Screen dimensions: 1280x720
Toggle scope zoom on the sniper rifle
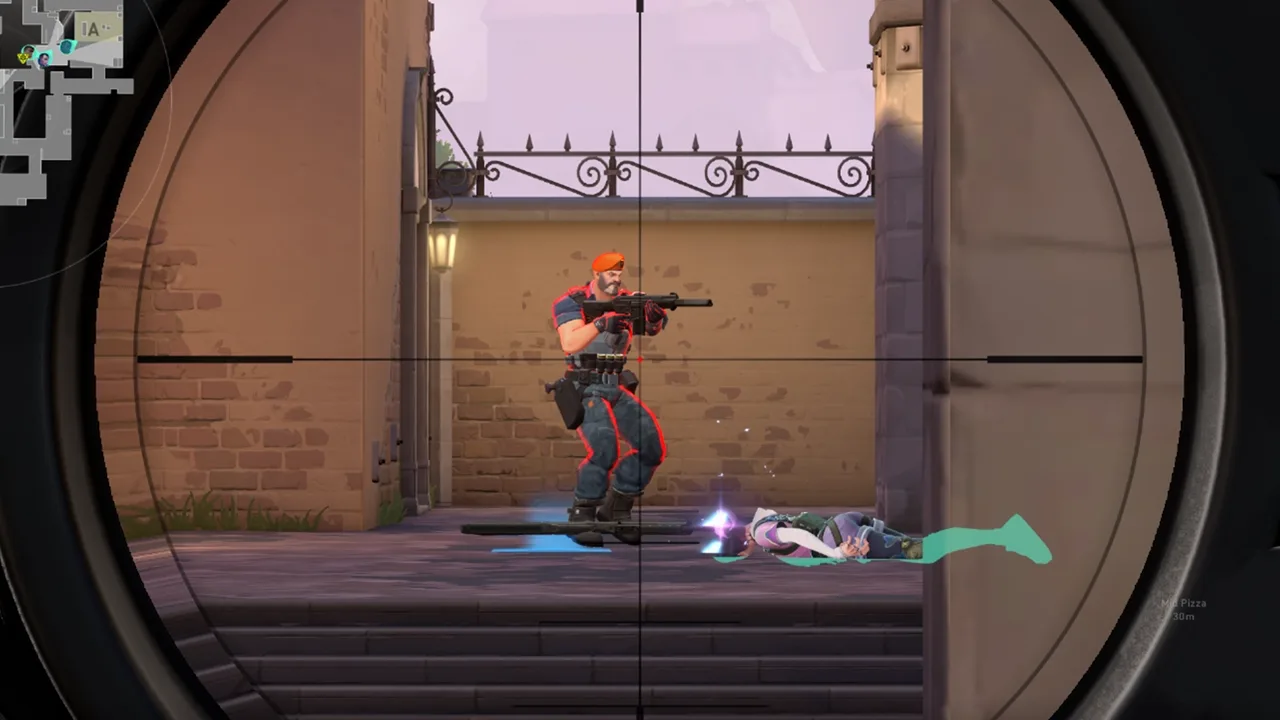[640, 360]
